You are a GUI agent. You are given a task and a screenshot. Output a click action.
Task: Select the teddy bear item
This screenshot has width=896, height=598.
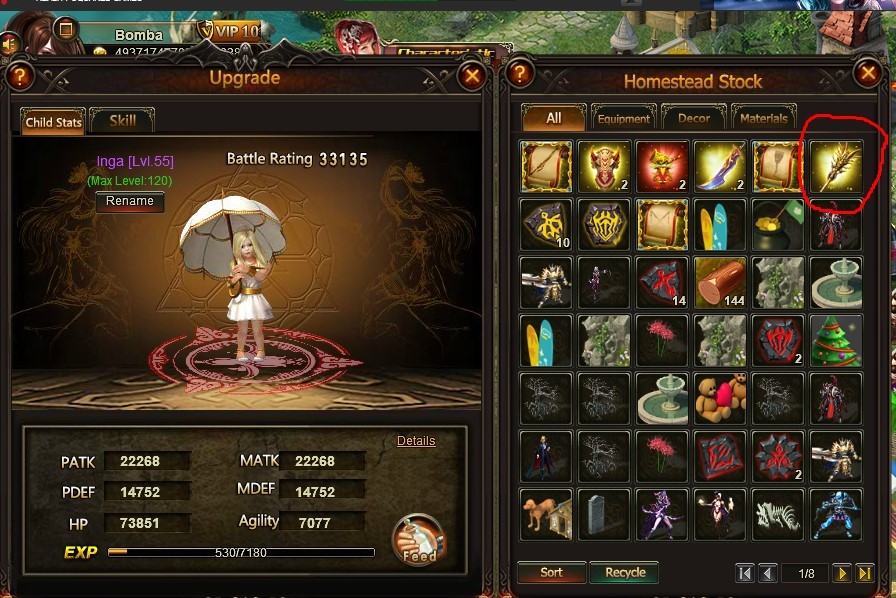pyautogui.click(x=720, y=398)
